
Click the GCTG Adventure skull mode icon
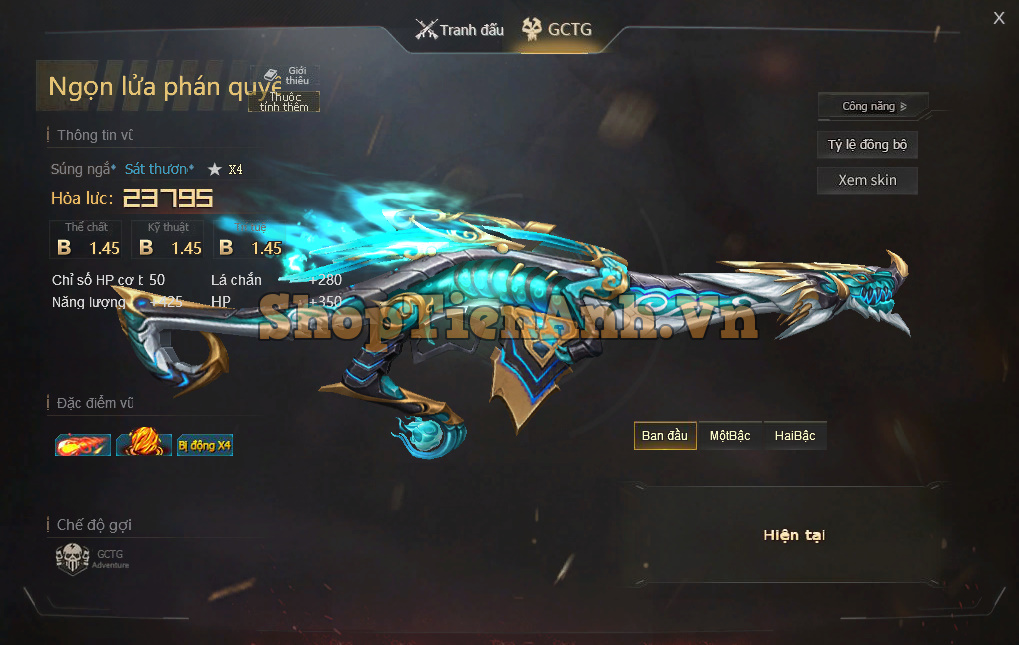coord(73,558)
